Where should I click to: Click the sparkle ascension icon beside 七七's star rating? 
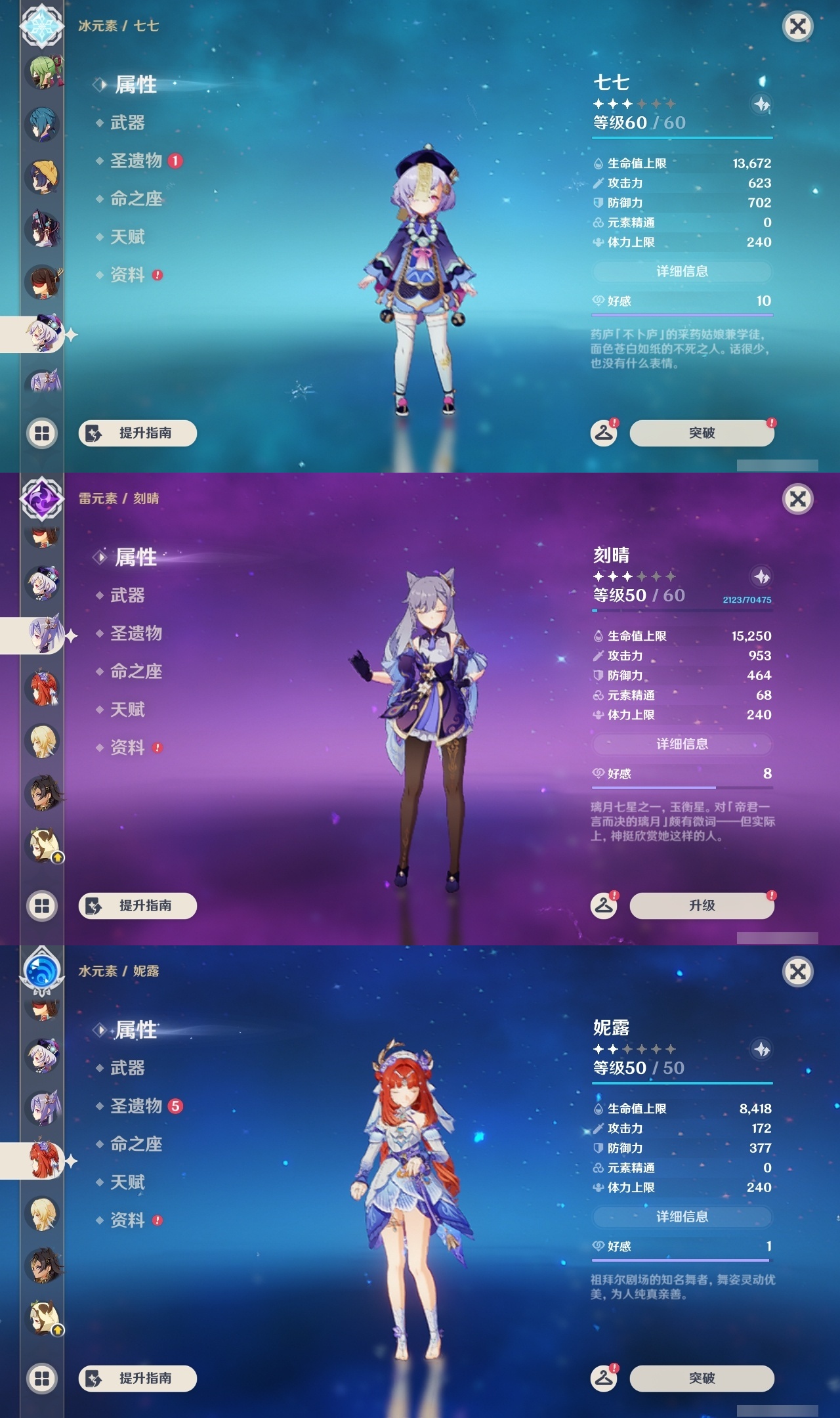[760, 102]
